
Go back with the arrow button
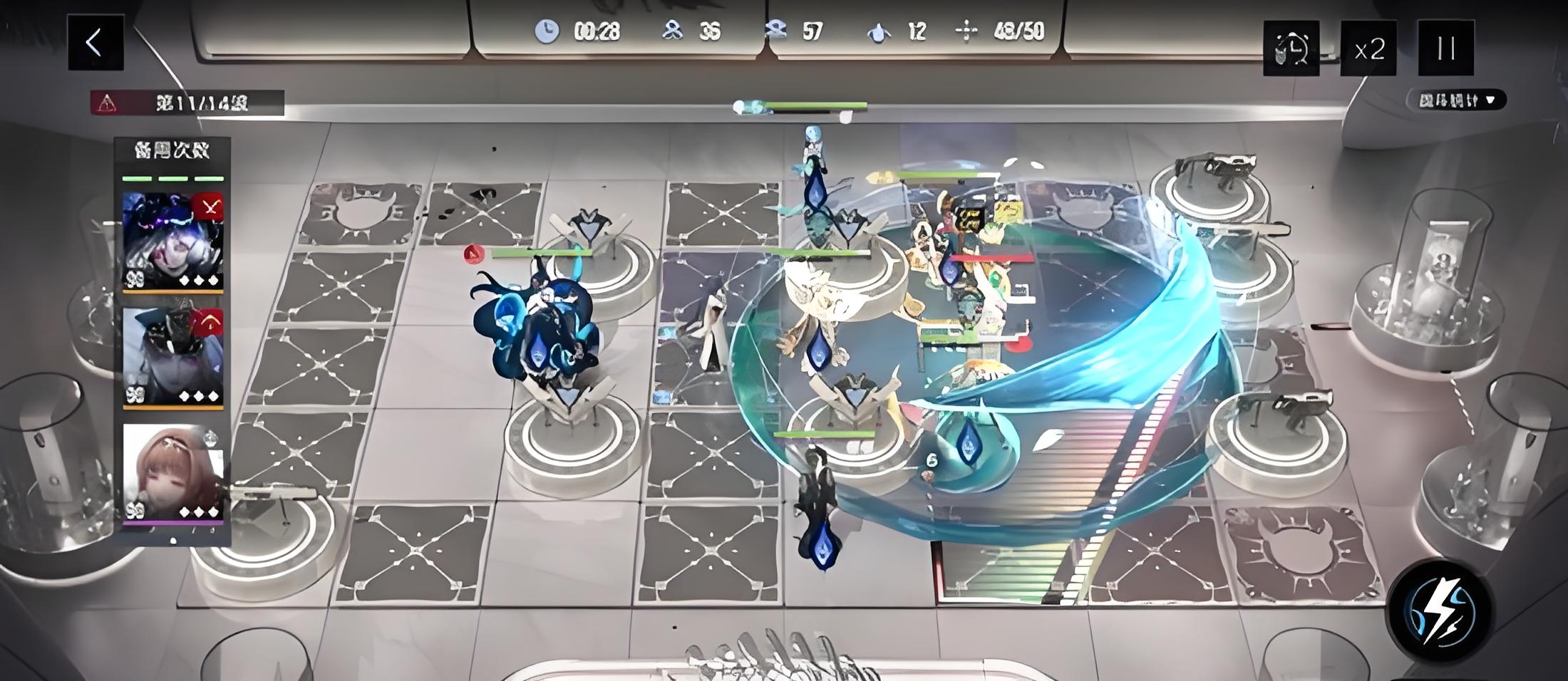[x=96, y=43]
